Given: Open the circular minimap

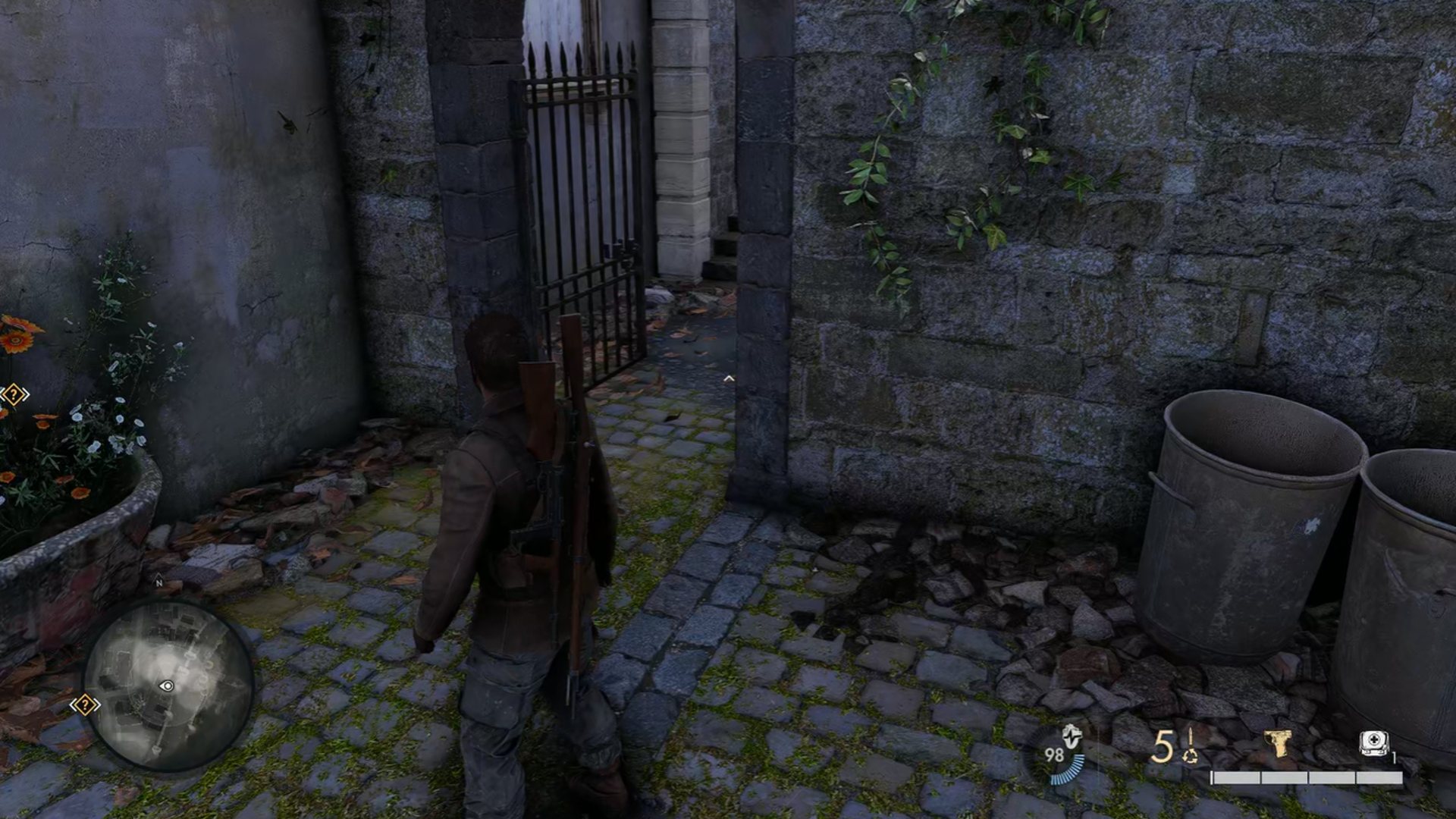Looking at the screenshot, I should [x=168, y=686].
